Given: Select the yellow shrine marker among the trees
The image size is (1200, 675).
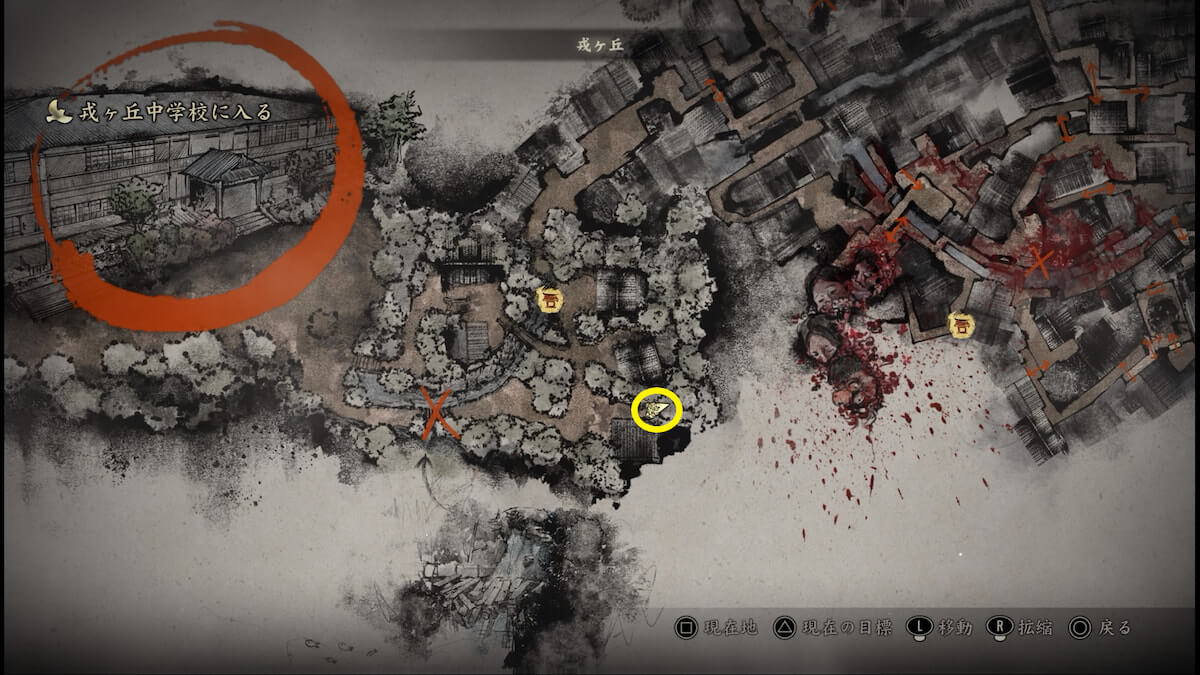Looking at the screenshot, I should [547, 299].
